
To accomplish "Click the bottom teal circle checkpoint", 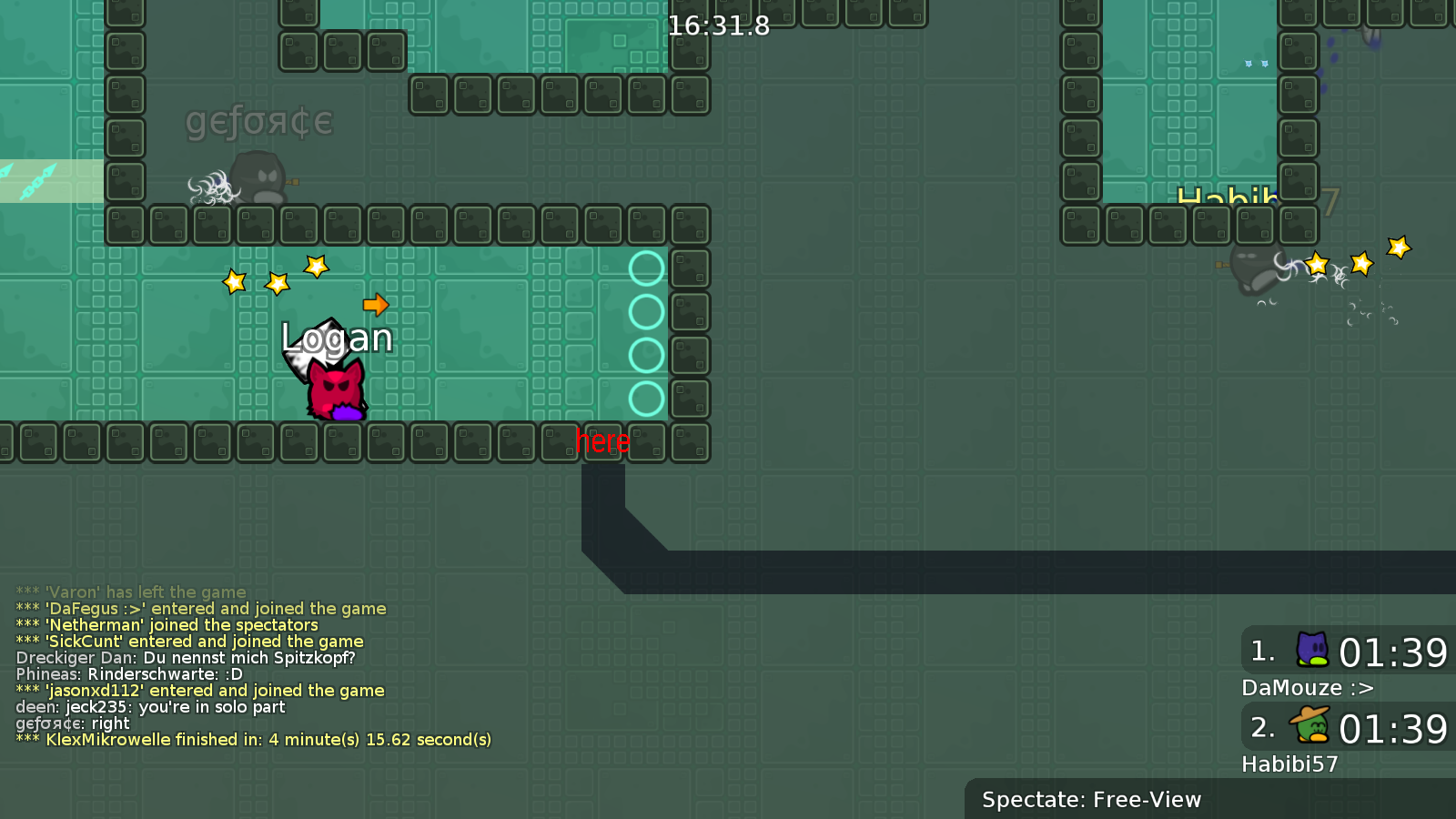I will pyautogui.click(x=647, y=397).
